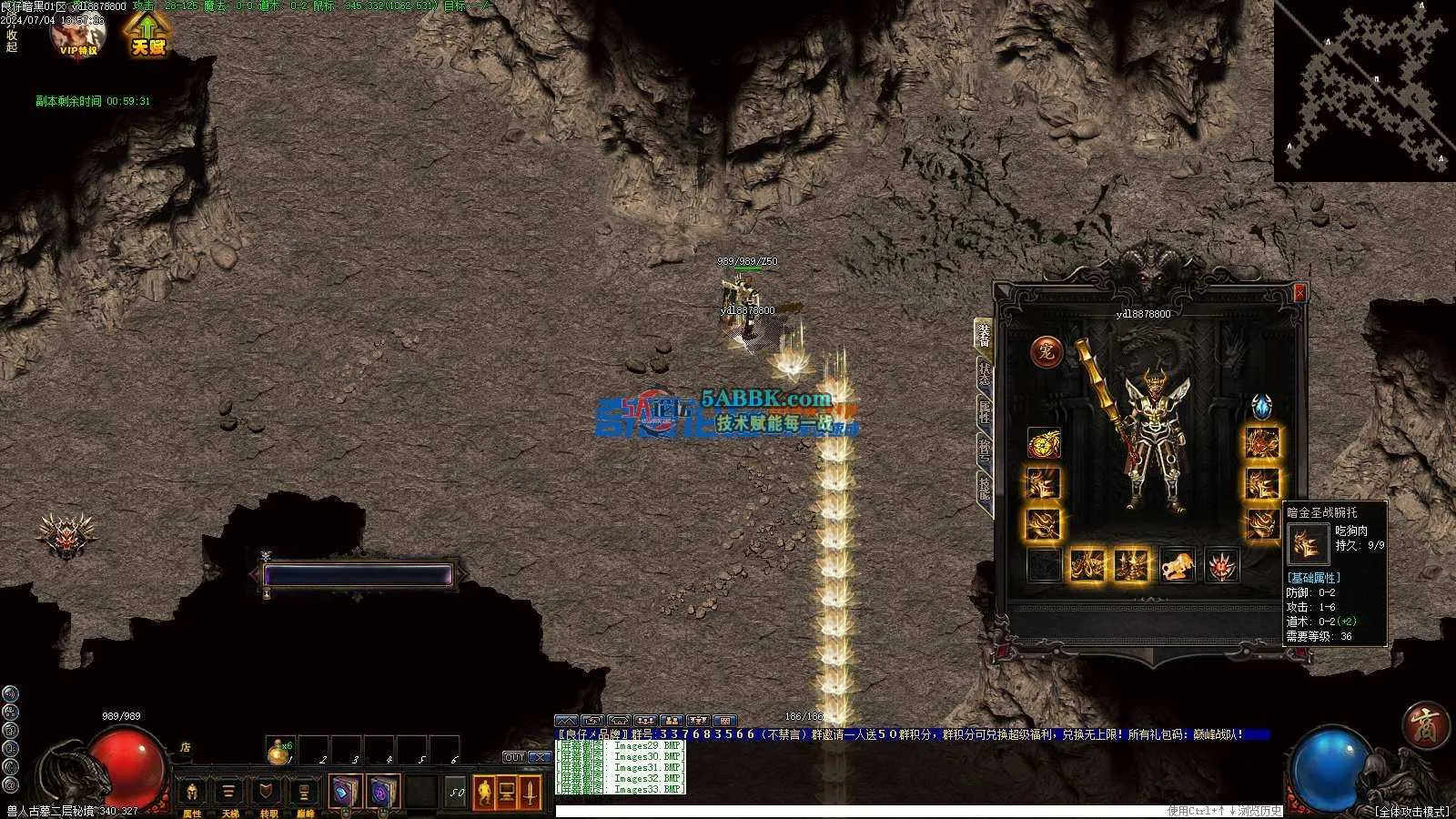This screenshot has width=1456, height=819.
Task: Click the sword icon in bottom bar
Action: pos(531,793)
